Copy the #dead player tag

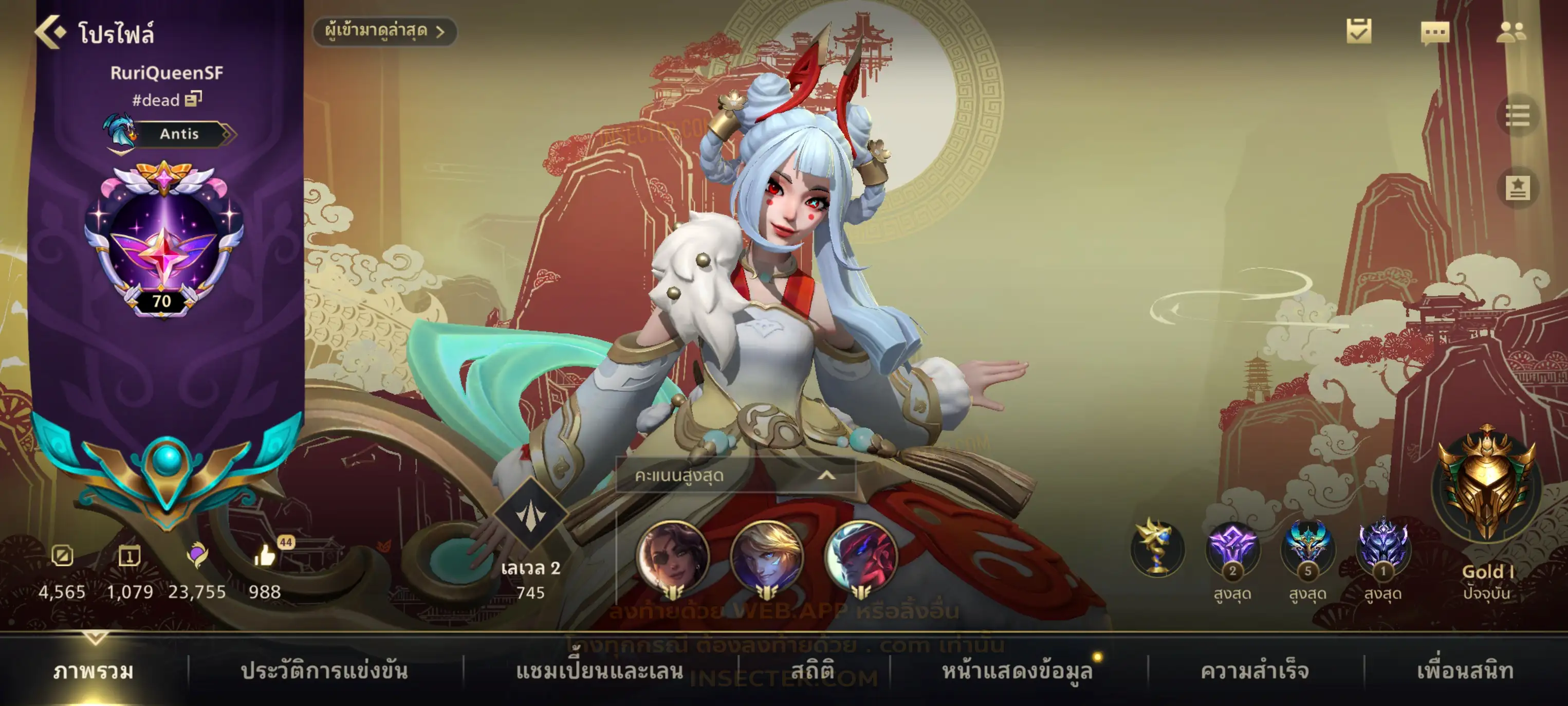pos(193,99)
